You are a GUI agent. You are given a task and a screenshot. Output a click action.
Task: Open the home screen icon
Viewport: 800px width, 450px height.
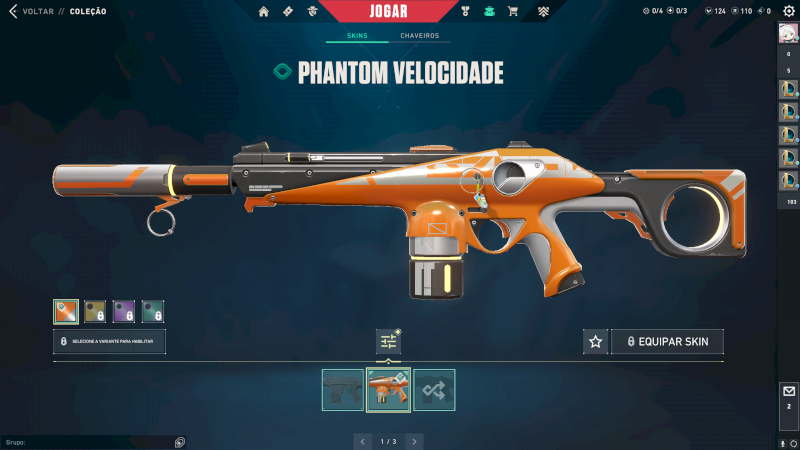coord(264,12)
